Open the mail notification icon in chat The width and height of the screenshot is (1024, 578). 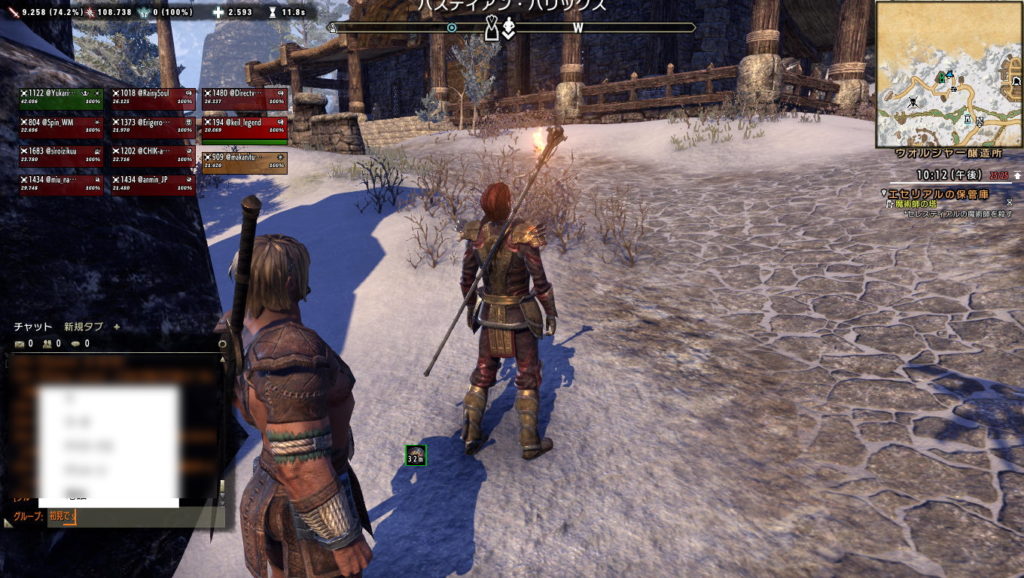pos(18,343)
